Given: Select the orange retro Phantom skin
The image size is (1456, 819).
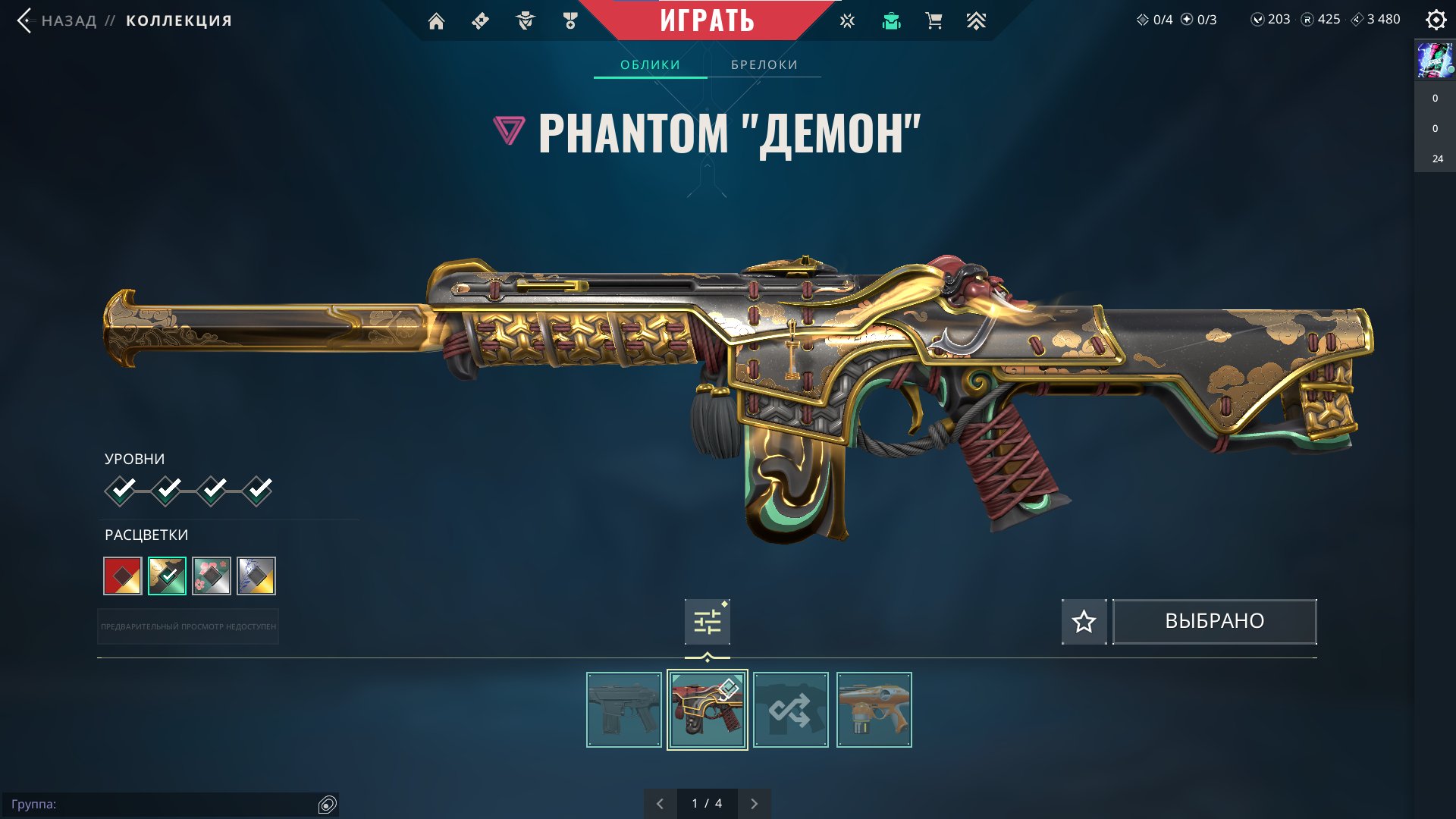Looking at the screenshot, I should (874, 710).
